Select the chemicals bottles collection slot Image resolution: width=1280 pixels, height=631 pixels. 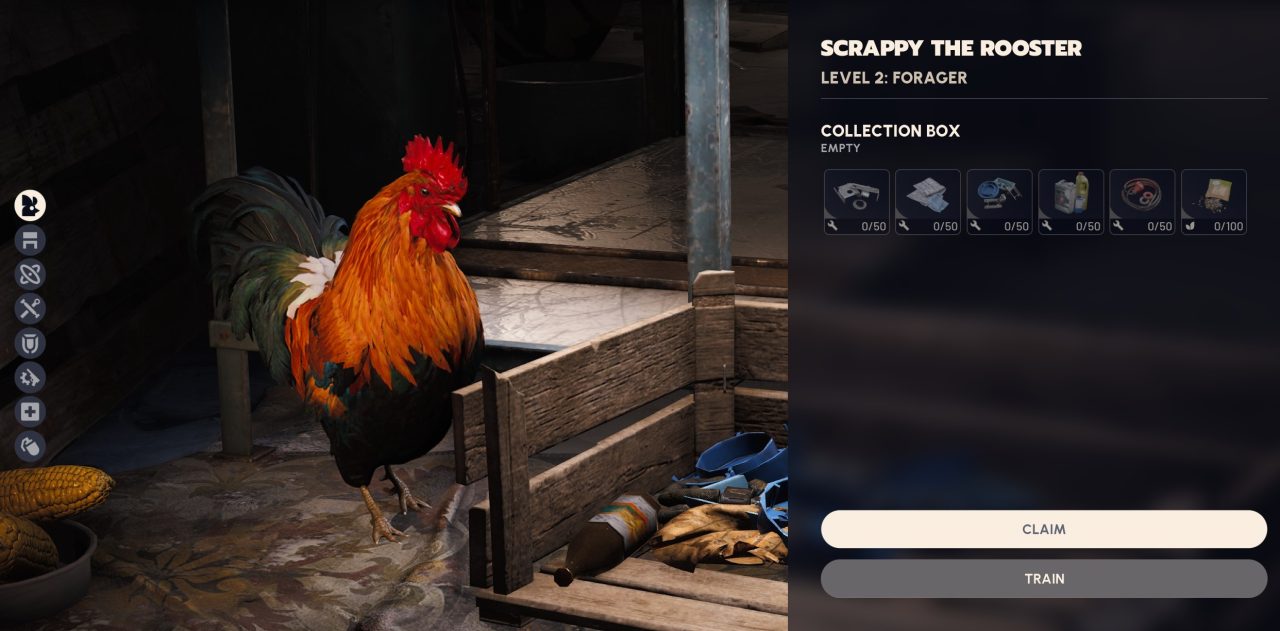point(1071,202)
